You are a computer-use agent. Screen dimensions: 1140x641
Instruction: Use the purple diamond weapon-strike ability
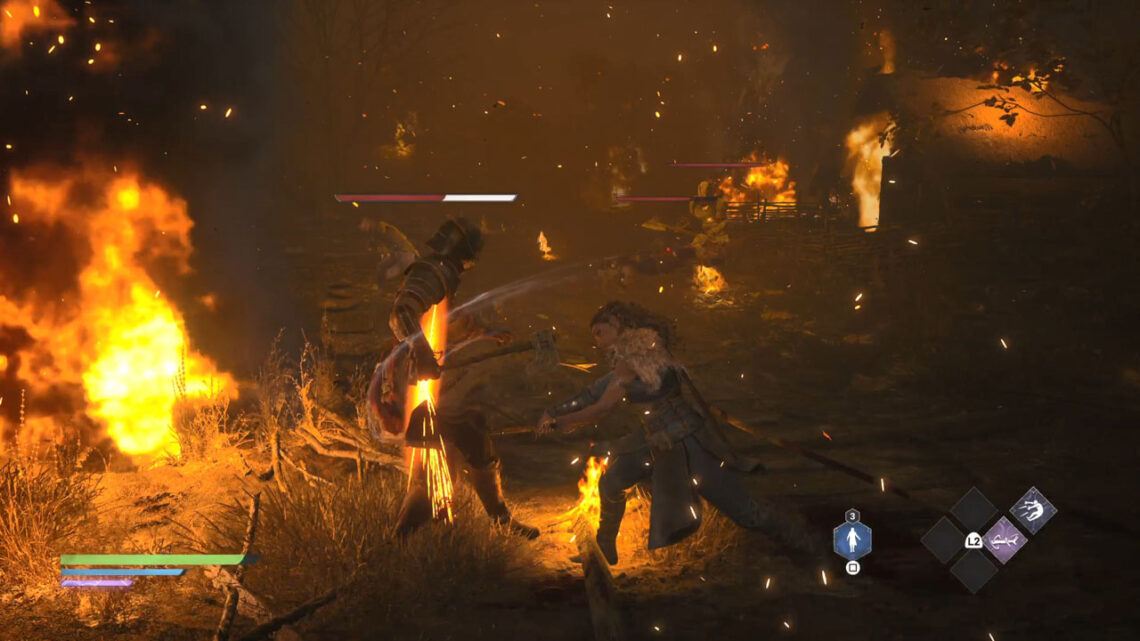(1003, 540)
